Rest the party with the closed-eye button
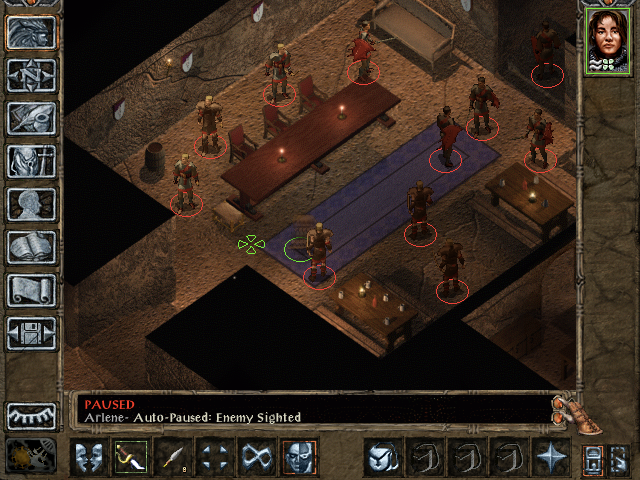640x480 pixels. (32, 415)
